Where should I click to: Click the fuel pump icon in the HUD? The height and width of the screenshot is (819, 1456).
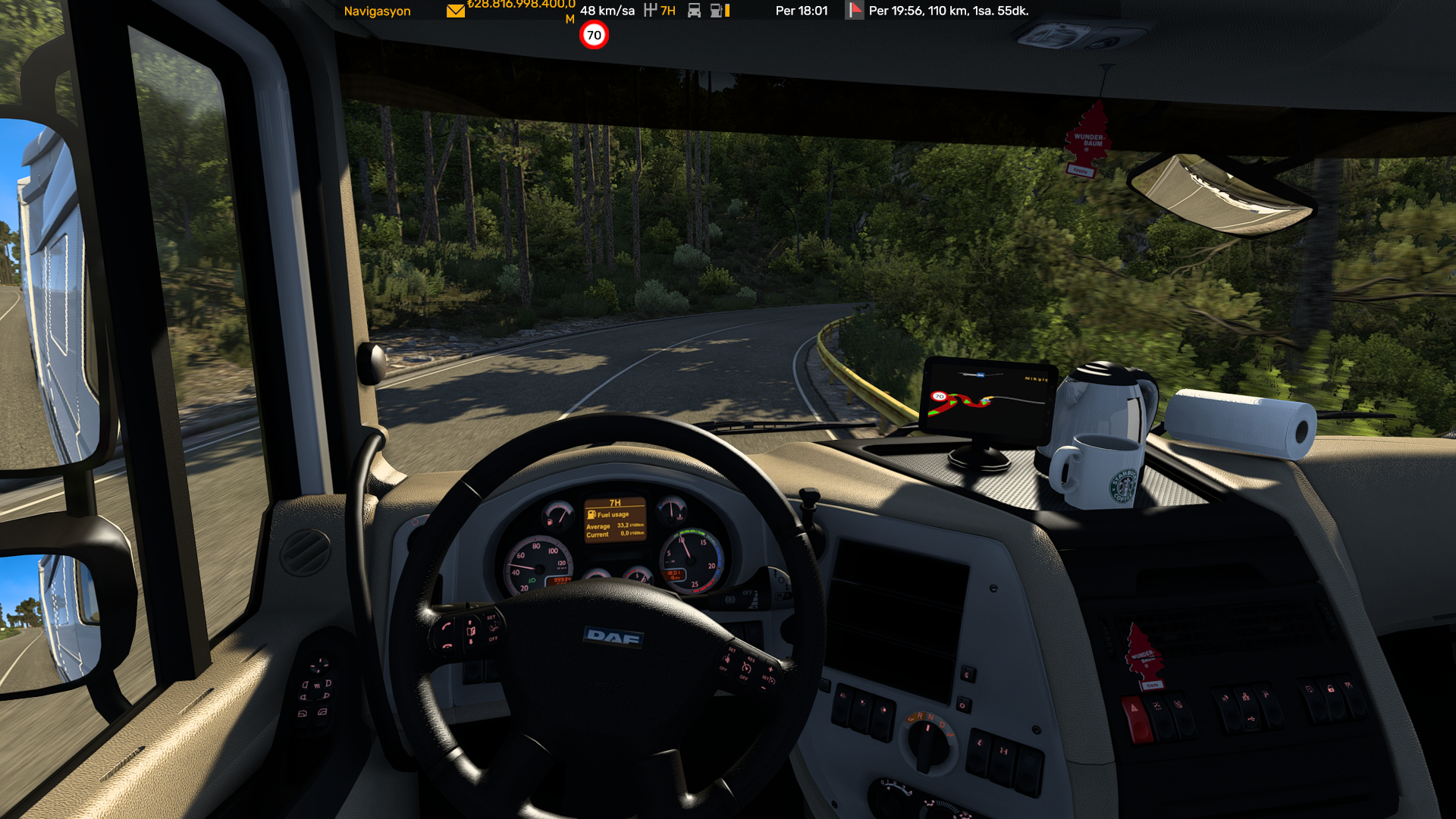click(x=715, y=11)
